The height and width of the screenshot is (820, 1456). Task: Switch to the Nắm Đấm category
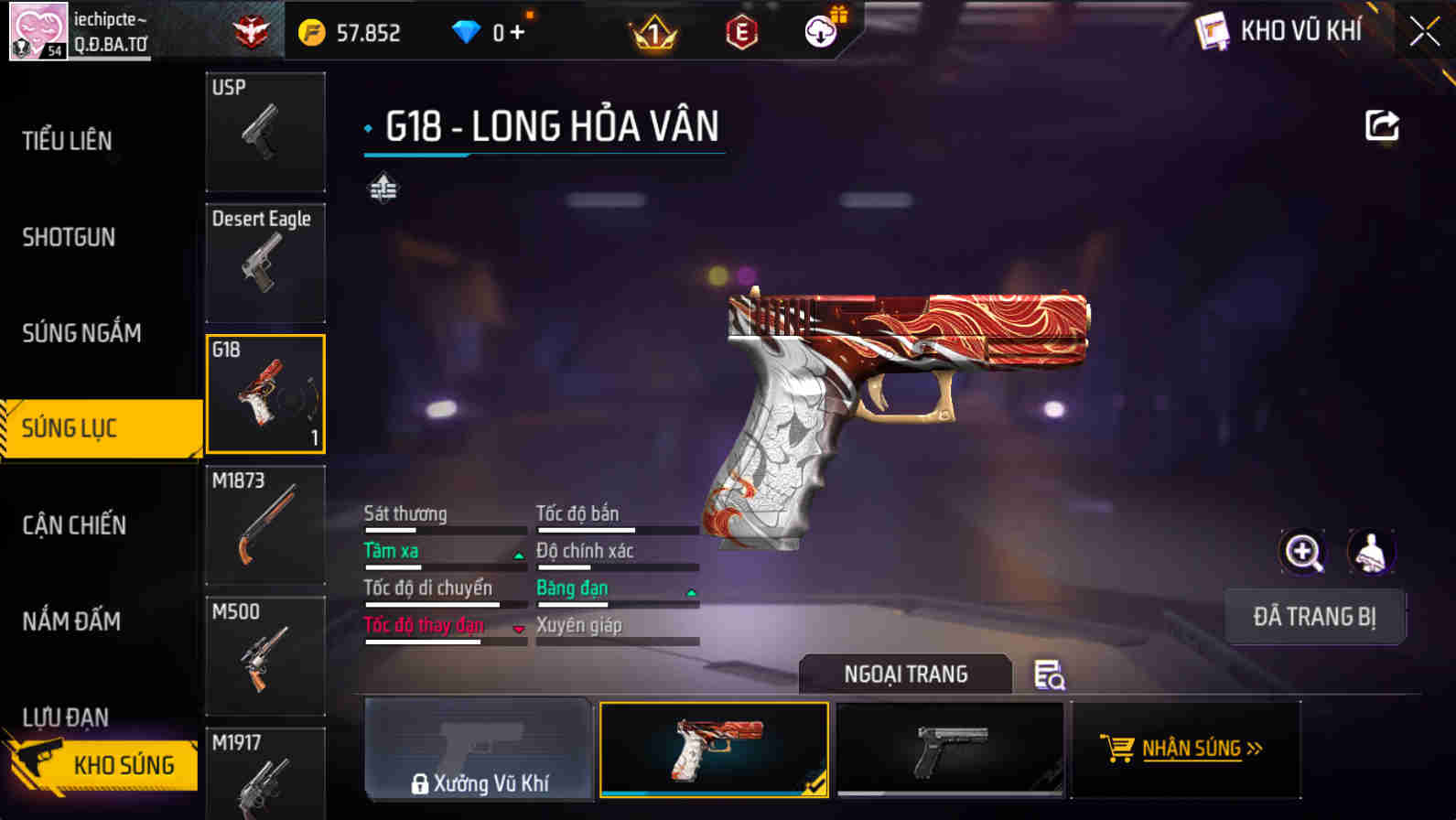(x=71, y=621)
